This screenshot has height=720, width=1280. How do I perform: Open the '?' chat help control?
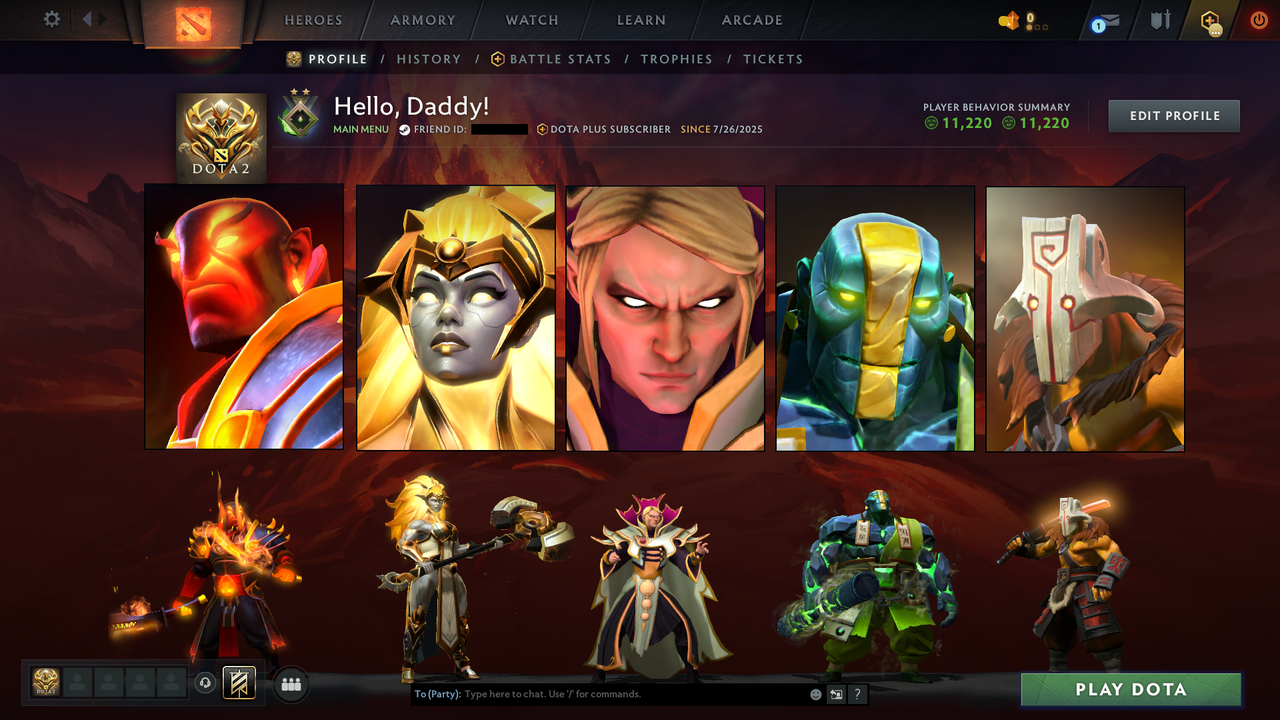pos(858,693)
